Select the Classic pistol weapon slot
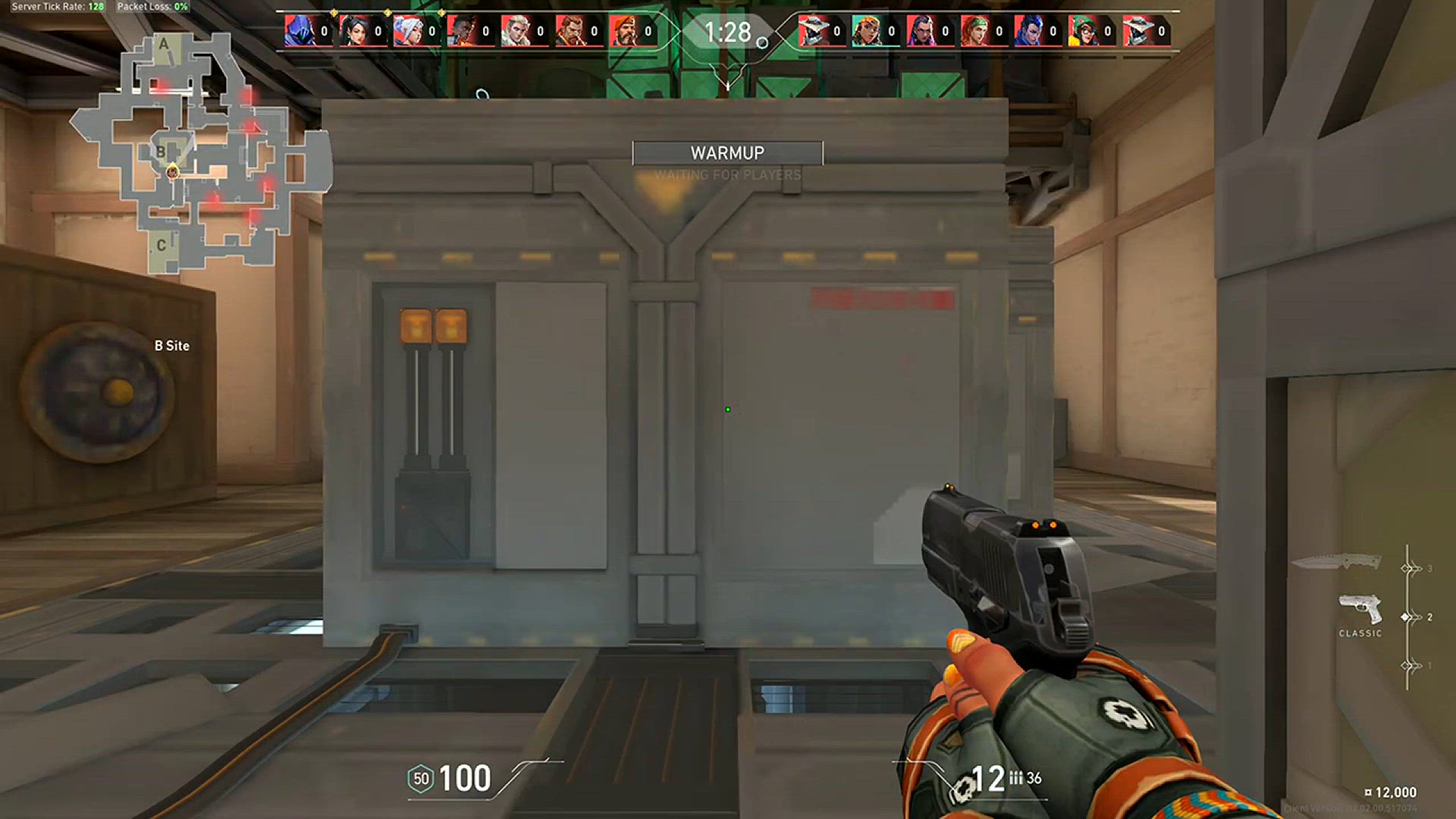The image size is (1456, 819). click(x=1360, y=610)
